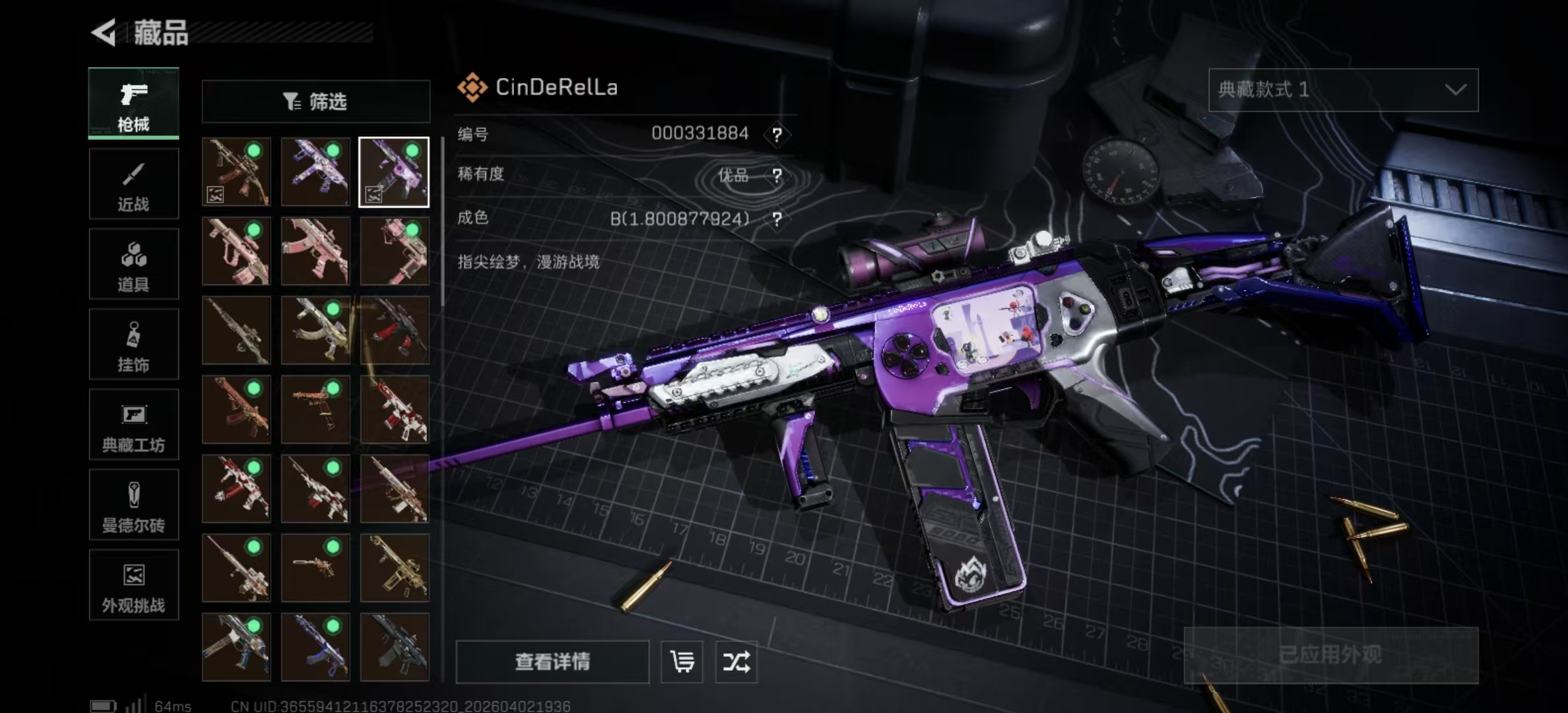1568x713 pixels.
Task: Open the 典藏工坊 workshop tab
Action: [x=133, y=424]
